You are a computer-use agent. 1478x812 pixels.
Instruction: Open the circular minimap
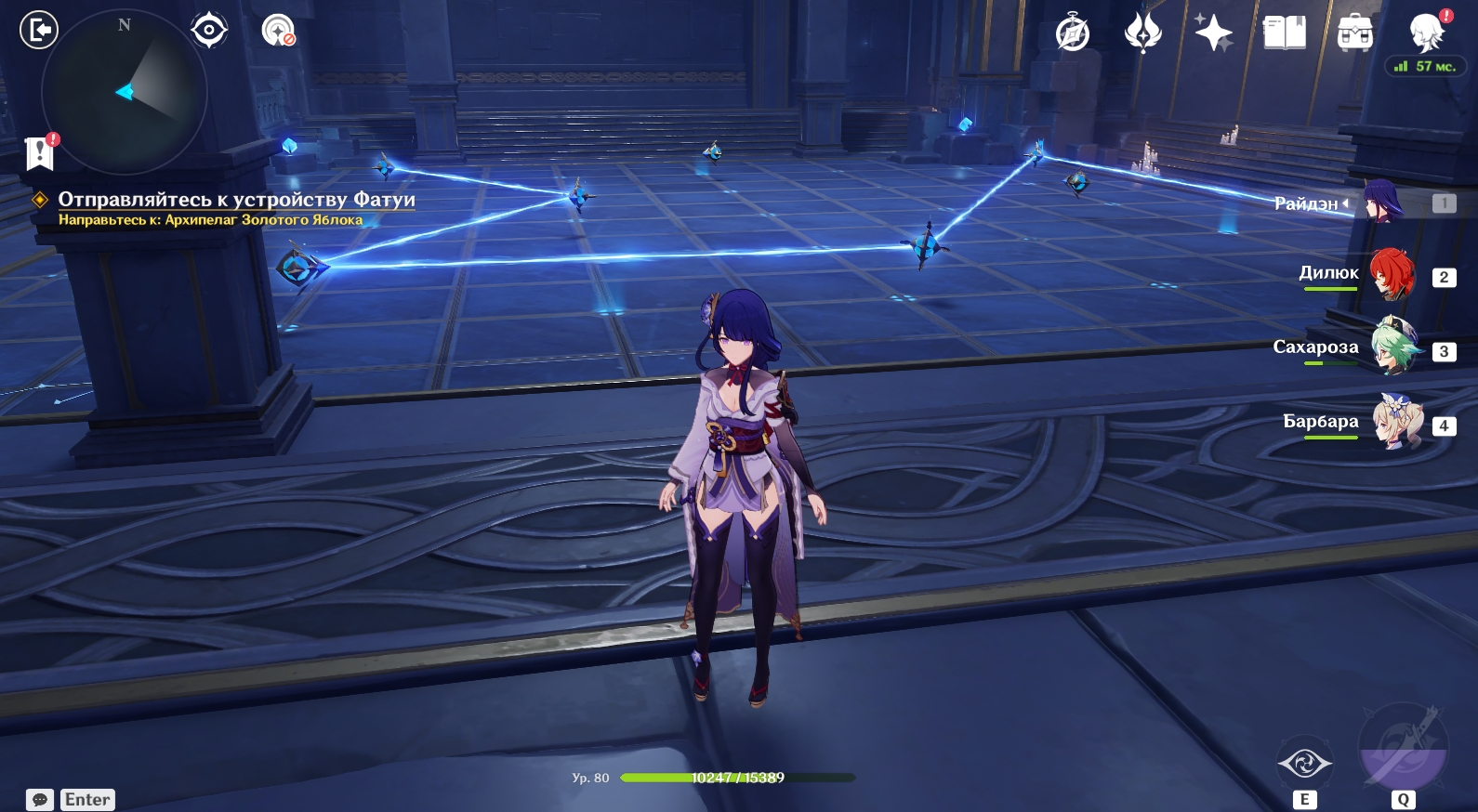(x=125, y=92)
